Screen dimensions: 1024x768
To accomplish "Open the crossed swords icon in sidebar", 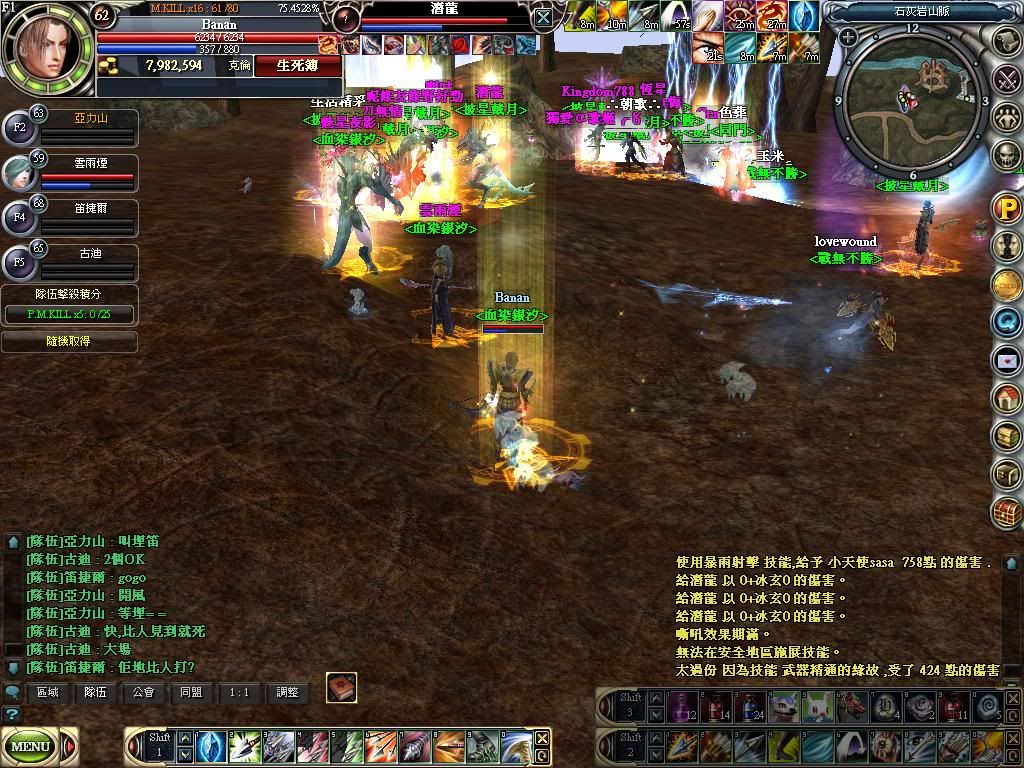I will point(1007,78).
